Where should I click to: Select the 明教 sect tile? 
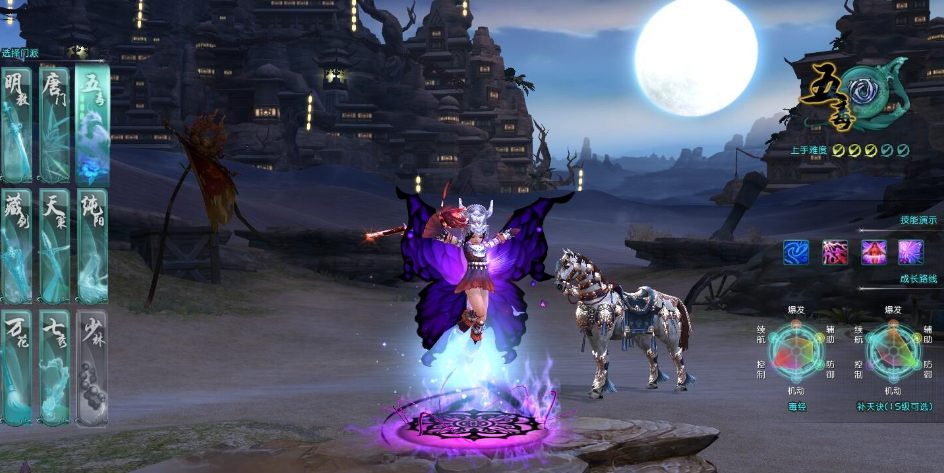pos(17,125)
